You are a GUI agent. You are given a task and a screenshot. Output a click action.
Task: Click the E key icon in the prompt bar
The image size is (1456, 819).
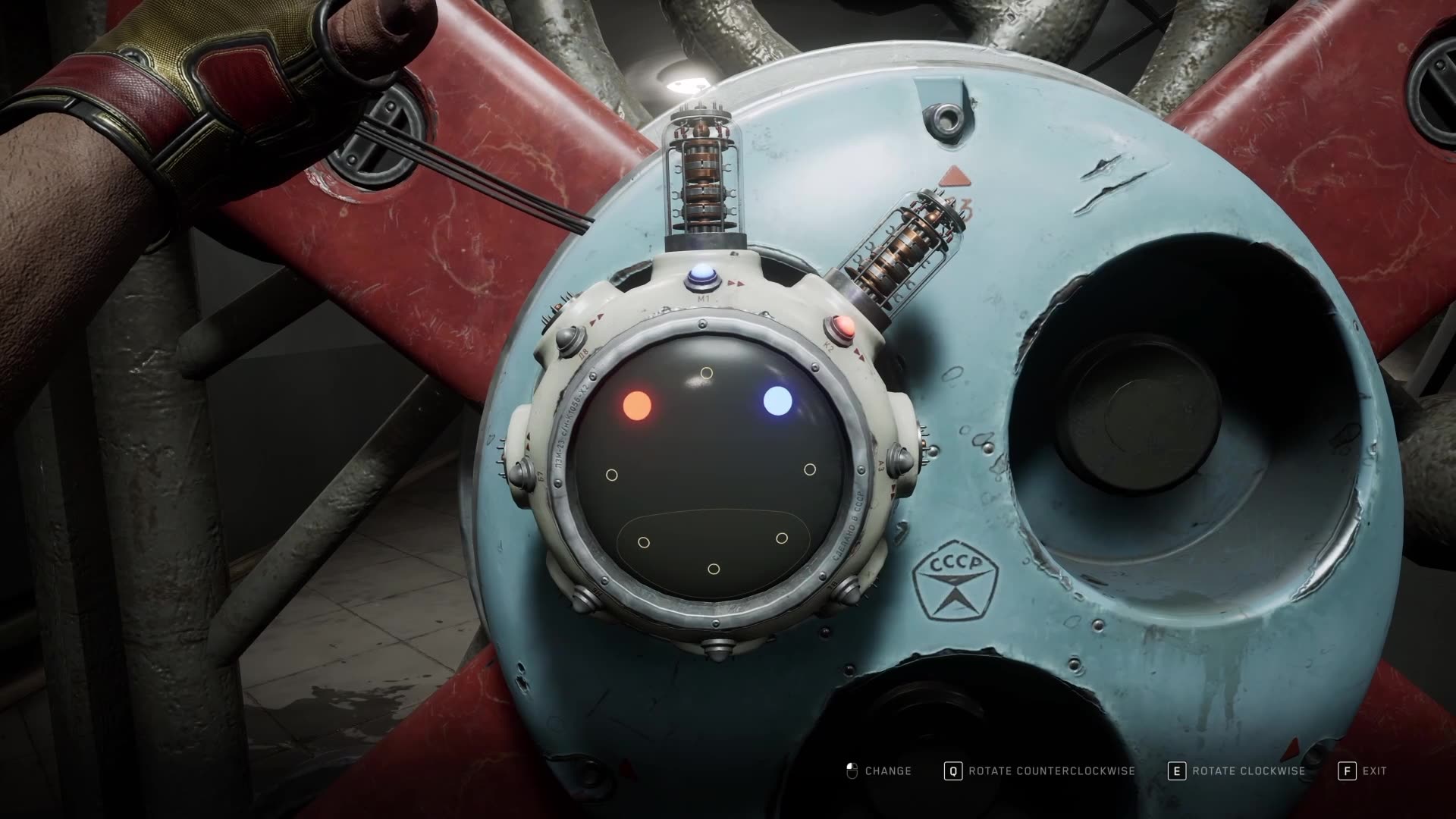(1176, 771)
